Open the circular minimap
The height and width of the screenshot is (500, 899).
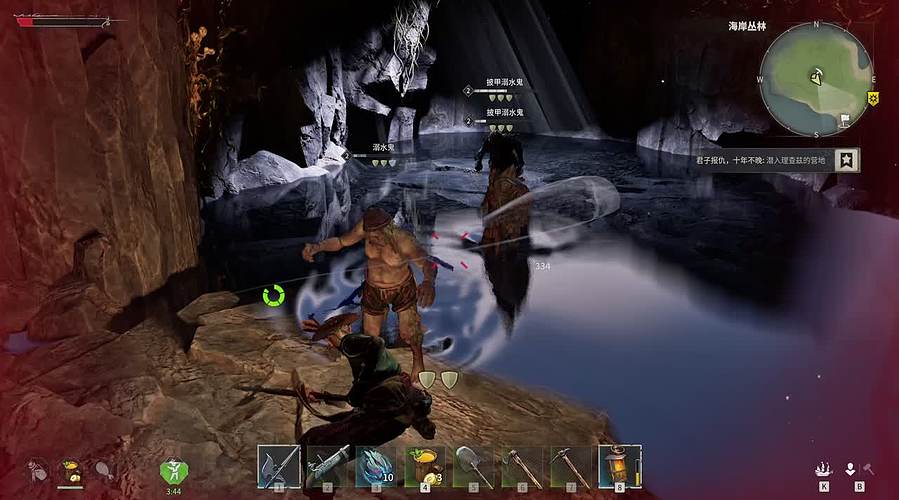point(815,78)
